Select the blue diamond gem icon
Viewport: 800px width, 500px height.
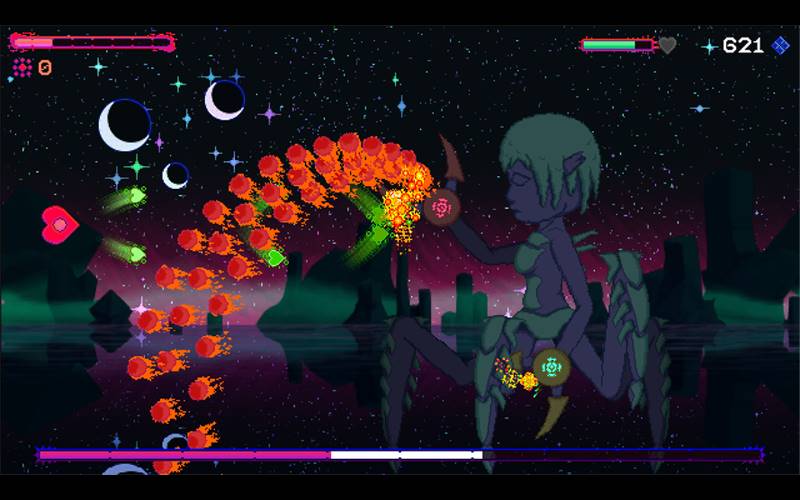[781, 46]
